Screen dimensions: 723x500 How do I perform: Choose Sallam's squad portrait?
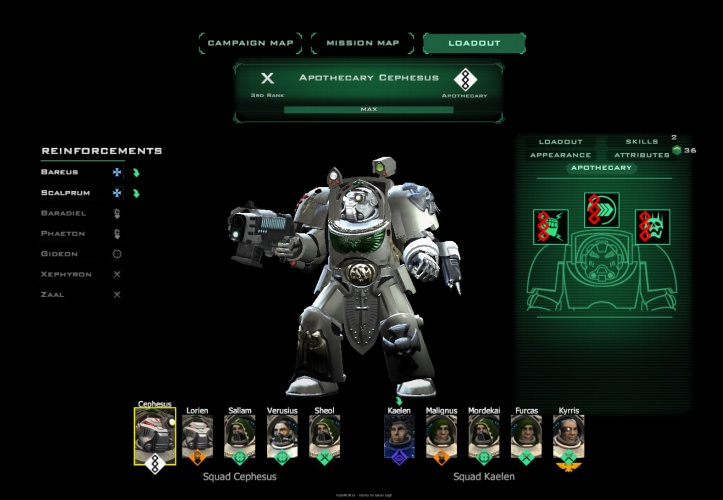(x=239, y=433)
